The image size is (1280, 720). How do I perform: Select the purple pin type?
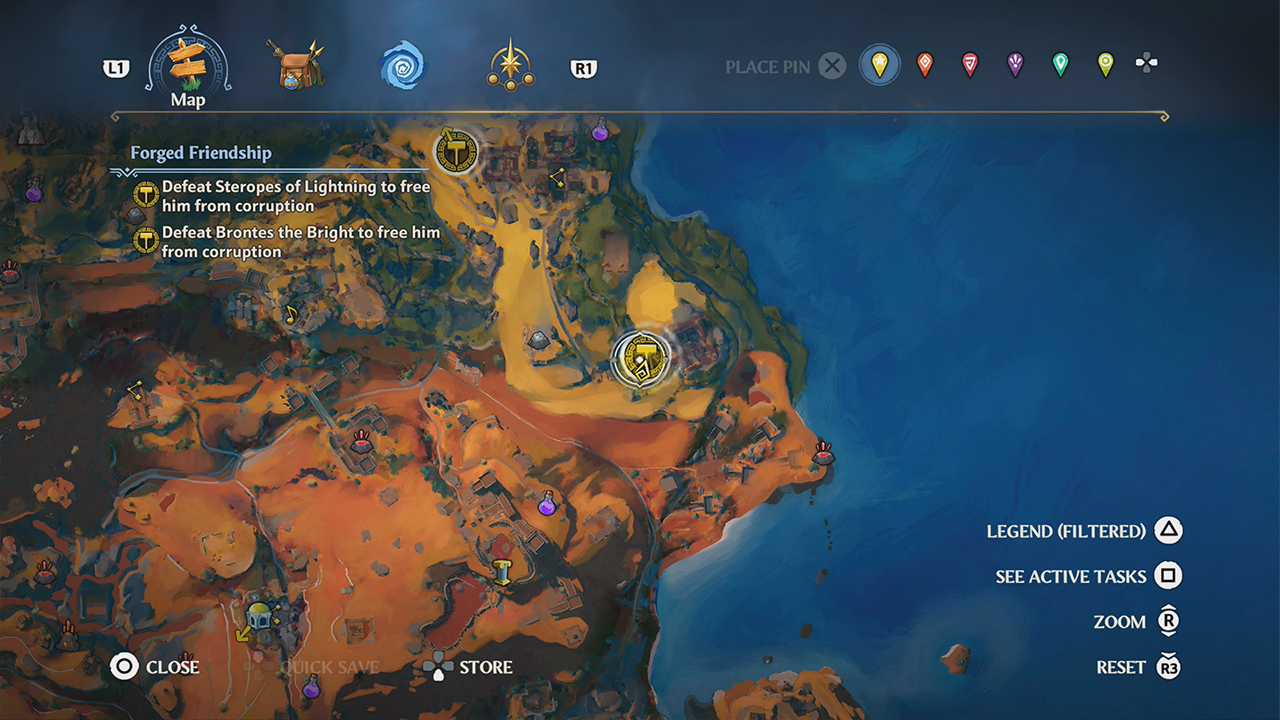1015,66
